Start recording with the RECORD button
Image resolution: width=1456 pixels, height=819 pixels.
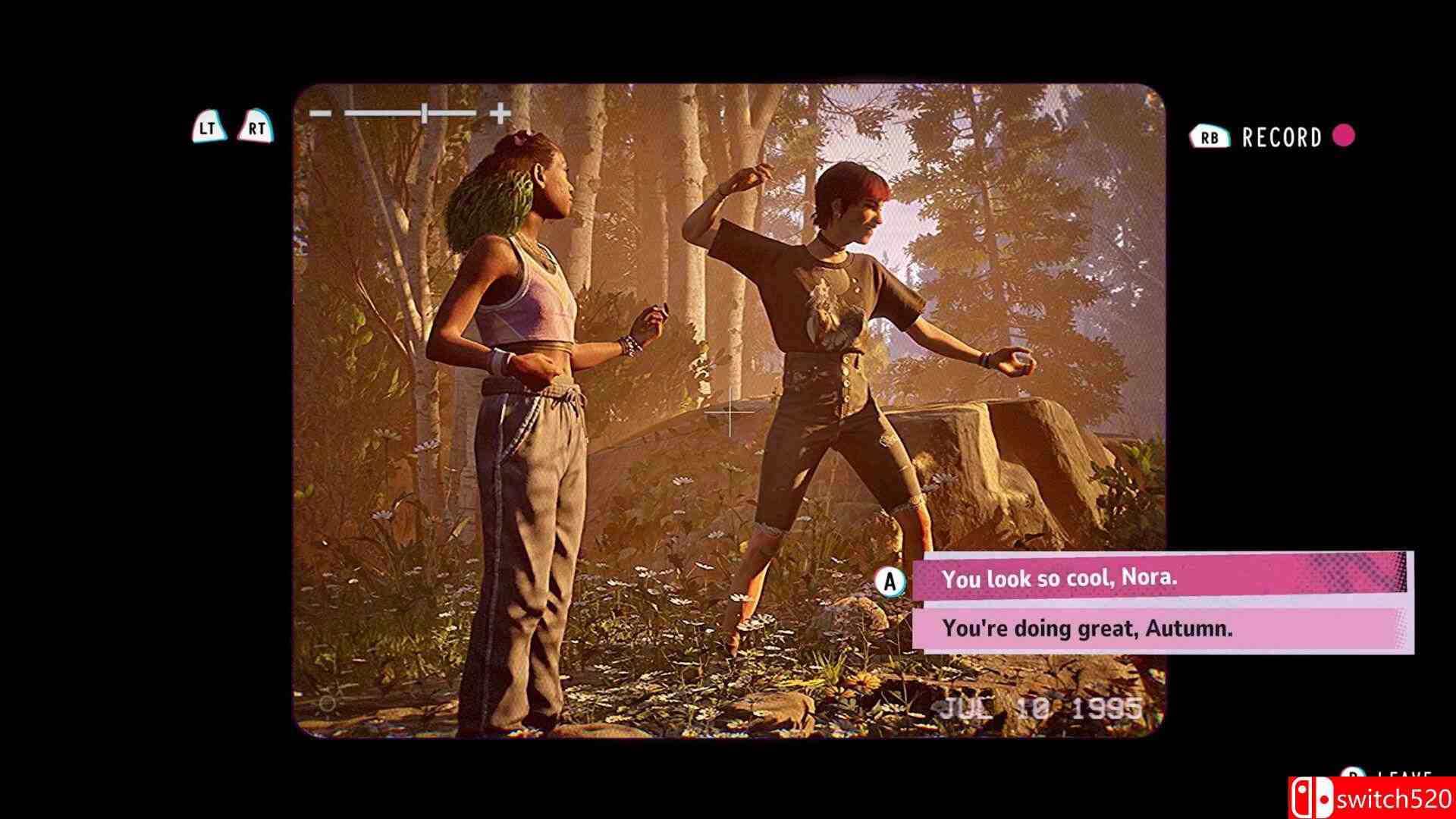tap(1282, 137)
